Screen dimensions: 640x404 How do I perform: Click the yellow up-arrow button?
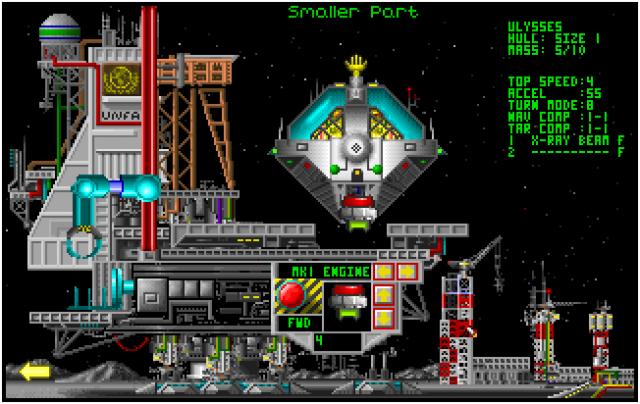(381, 296)
